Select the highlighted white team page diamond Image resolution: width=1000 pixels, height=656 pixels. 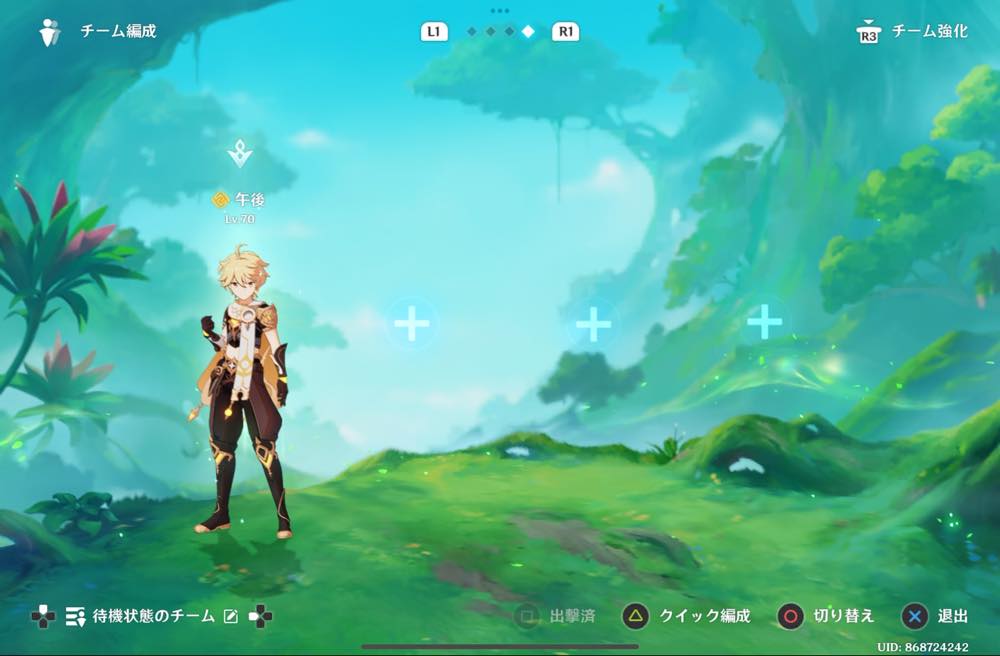coord(528,32)
